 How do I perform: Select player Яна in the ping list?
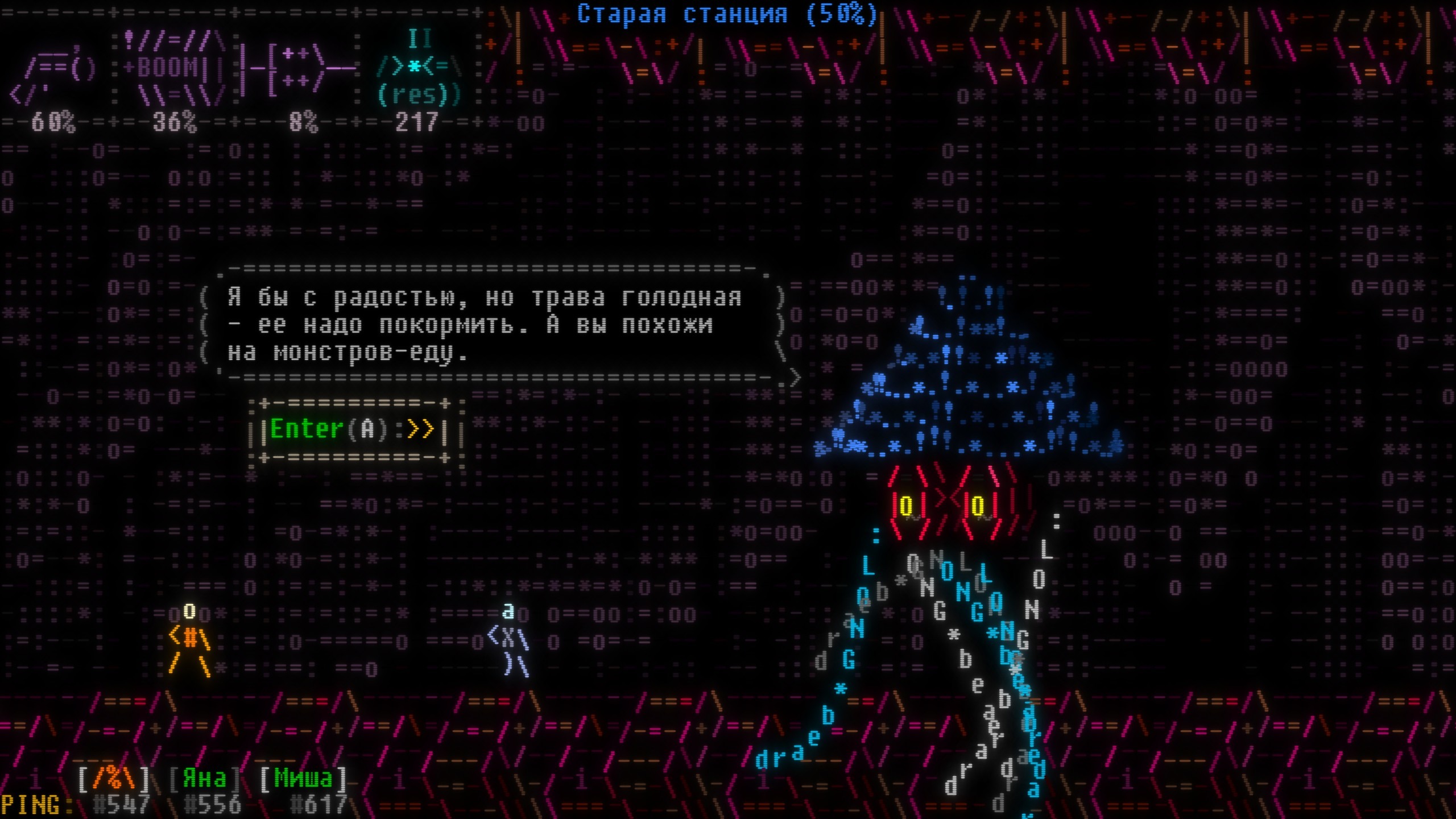click(x=204, y=779)
